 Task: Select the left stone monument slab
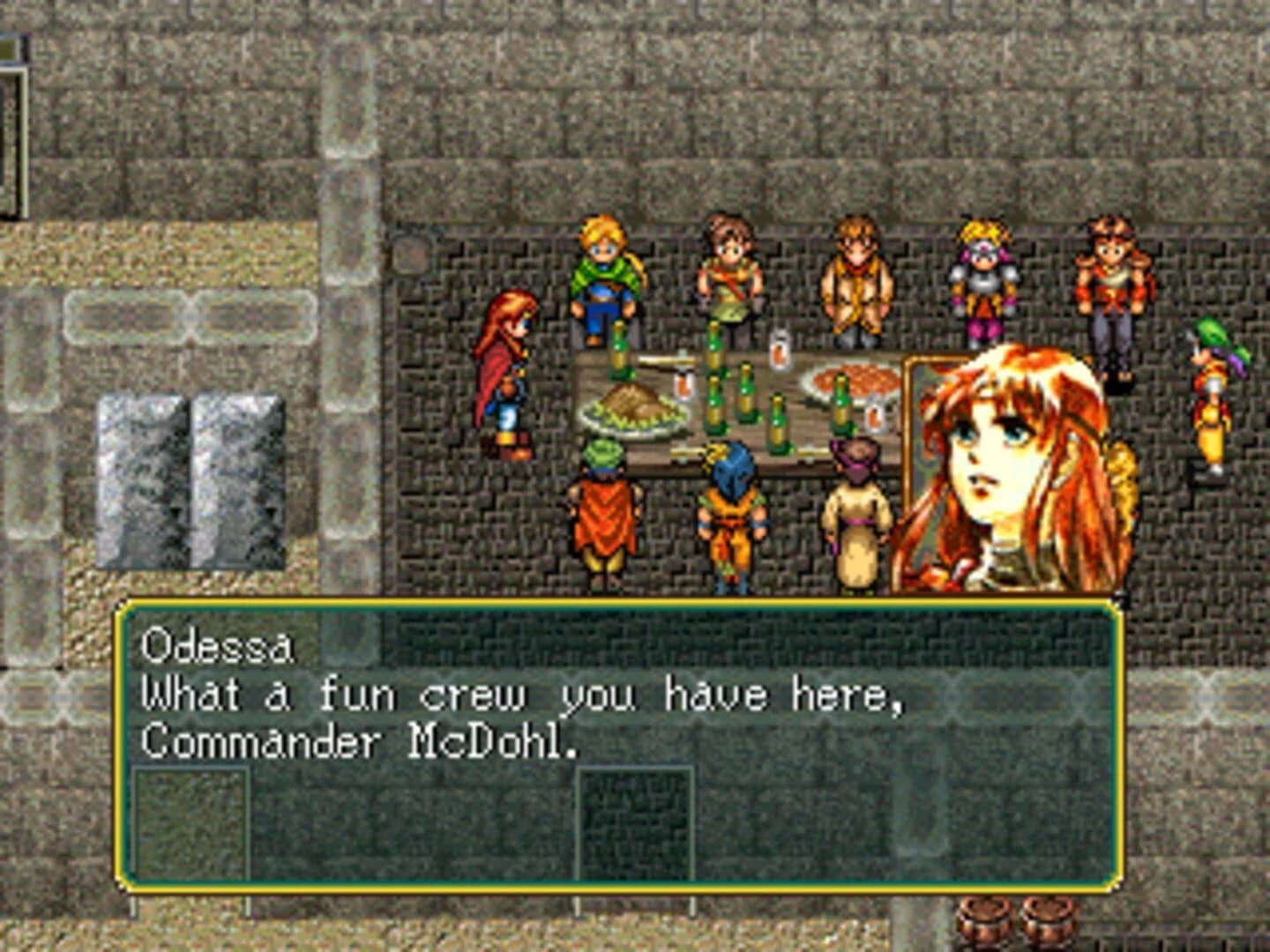click(141, 480)
